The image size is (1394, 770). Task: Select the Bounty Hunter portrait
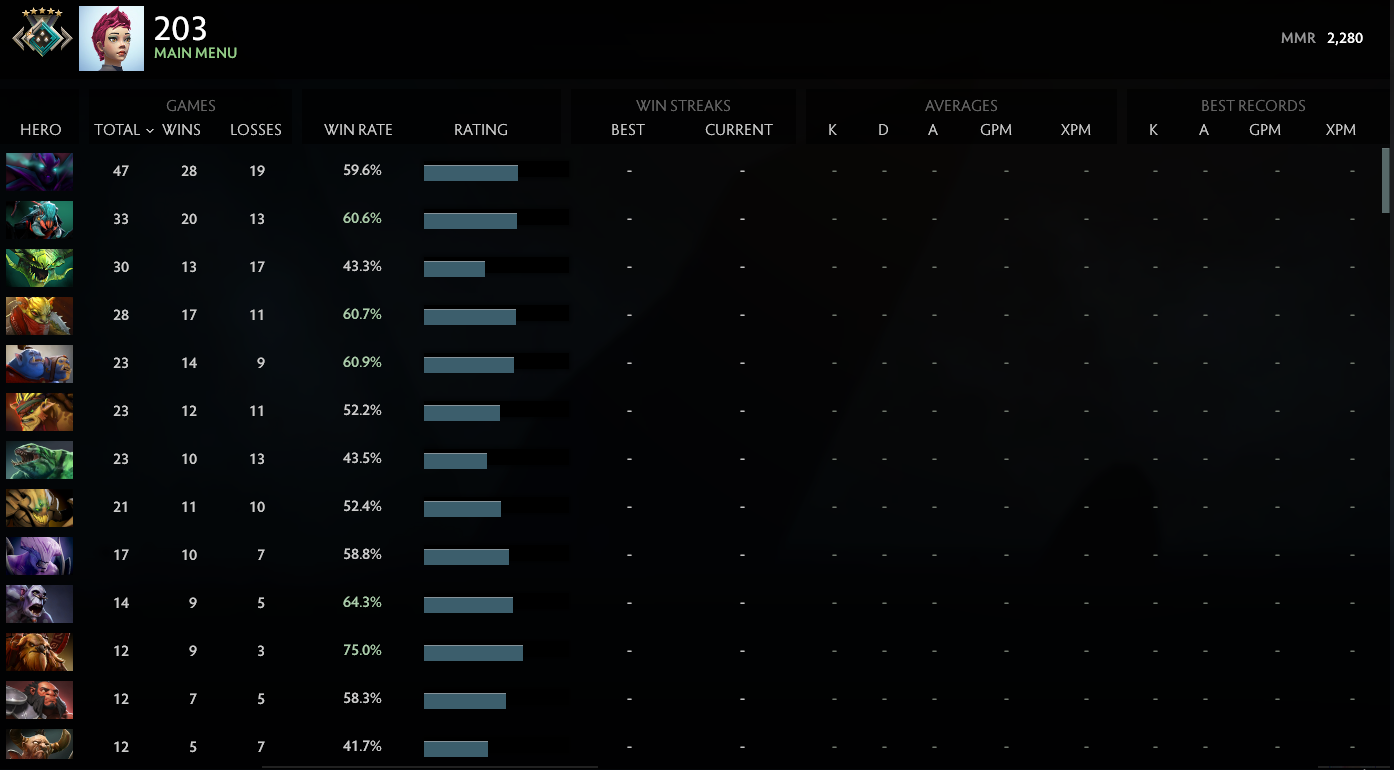(39, 315)
